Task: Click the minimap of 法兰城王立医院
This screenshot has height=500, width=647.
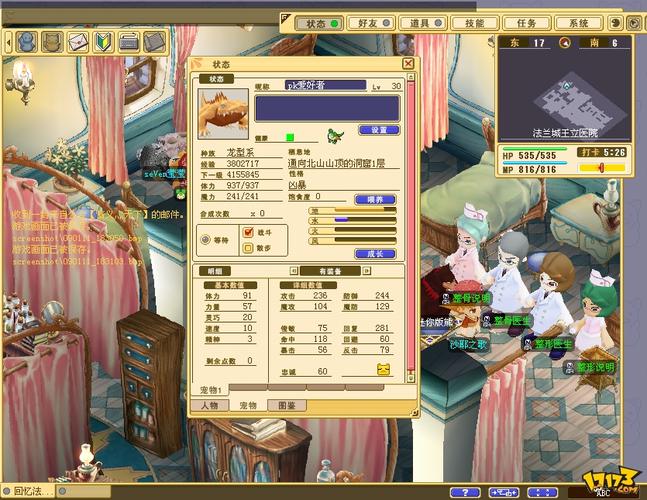Action: point(563,93)
